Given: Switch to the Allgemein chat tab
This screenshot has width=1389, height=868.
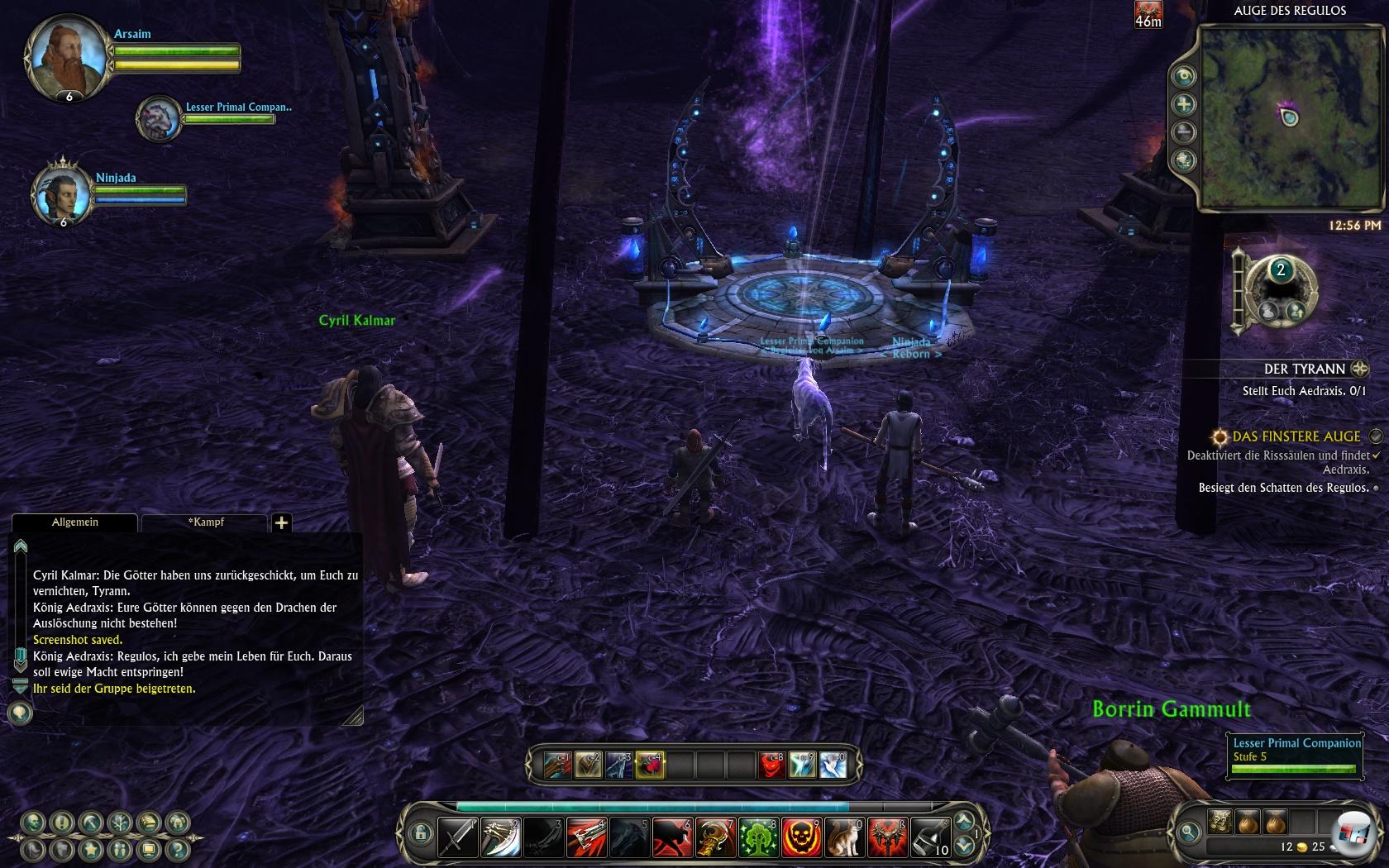Looking at the screenshot, I should [x=74, y=522].
